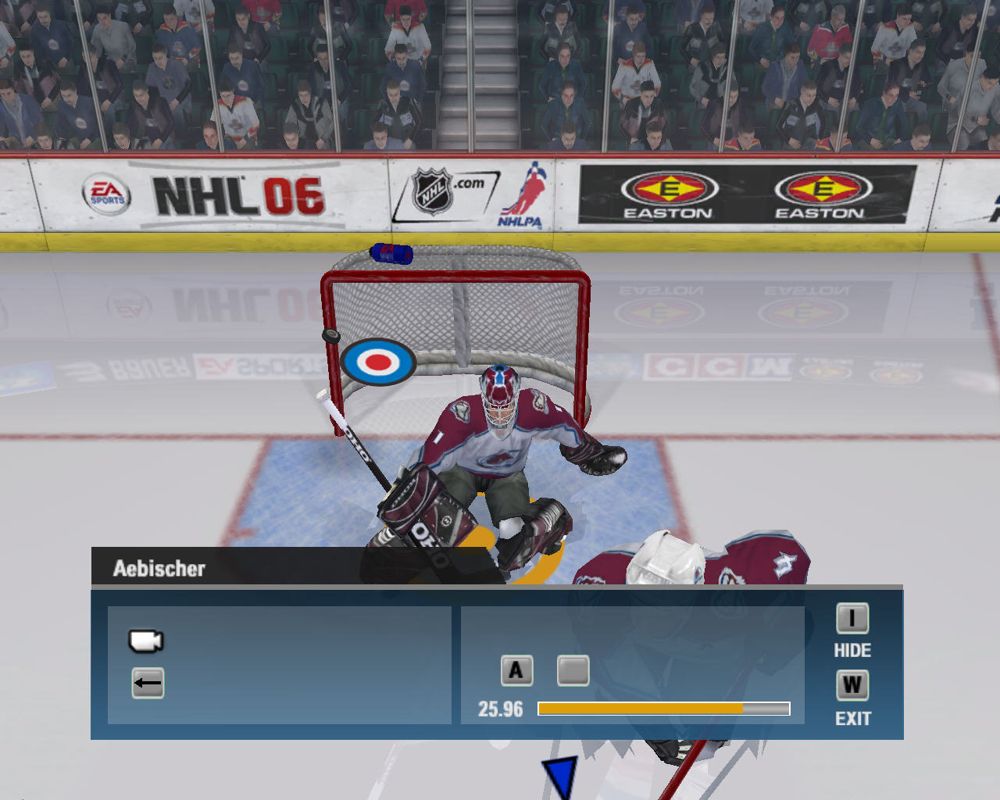This screenshot has height=800, width=1000.
Task: Select the replay camera icon
Action: (x=146, y=641)
